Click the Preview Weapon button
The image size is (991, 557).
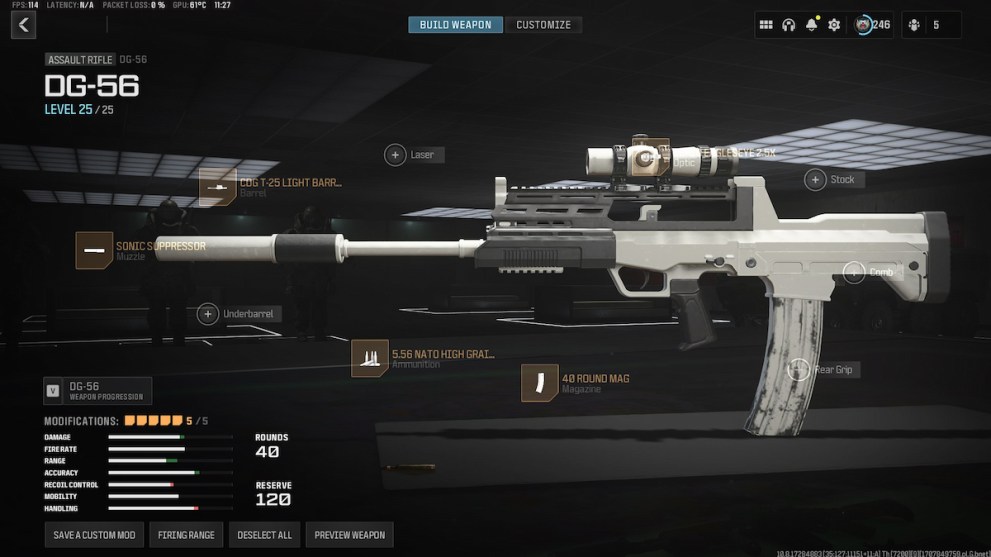pyautogui.click(x=349, y=535)
